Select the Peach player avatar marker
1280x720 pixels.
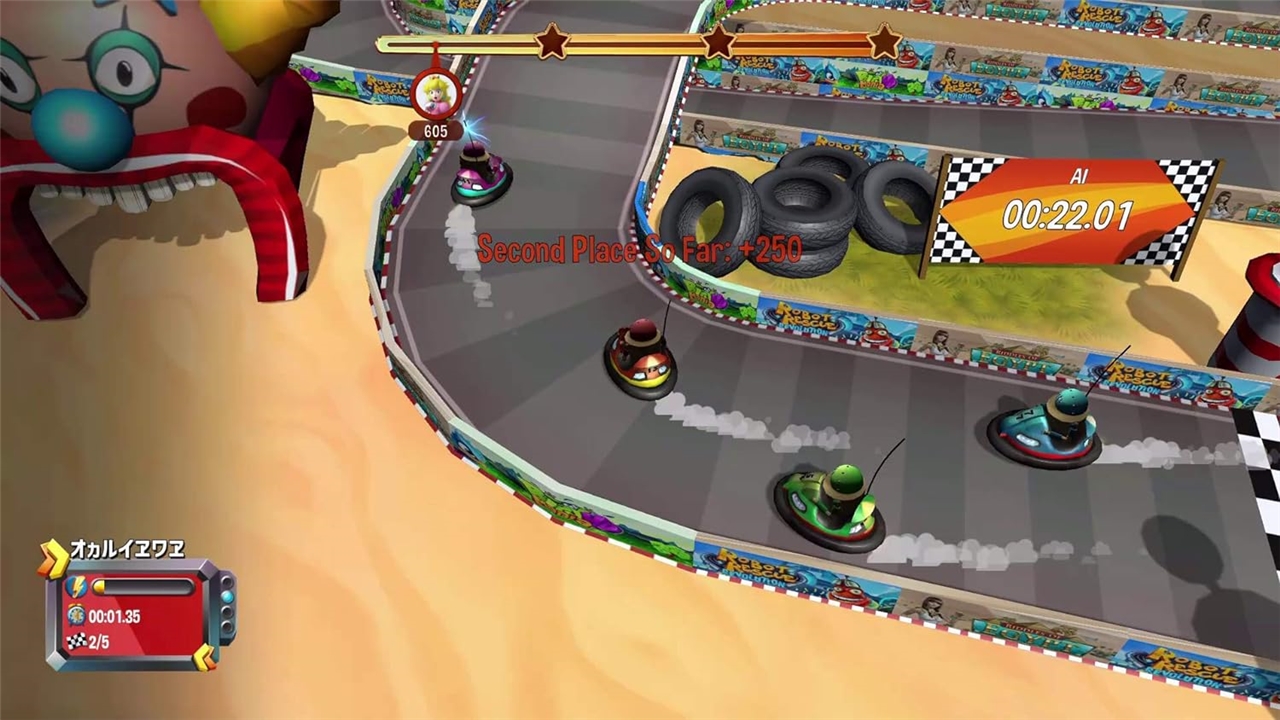[436, 95]
